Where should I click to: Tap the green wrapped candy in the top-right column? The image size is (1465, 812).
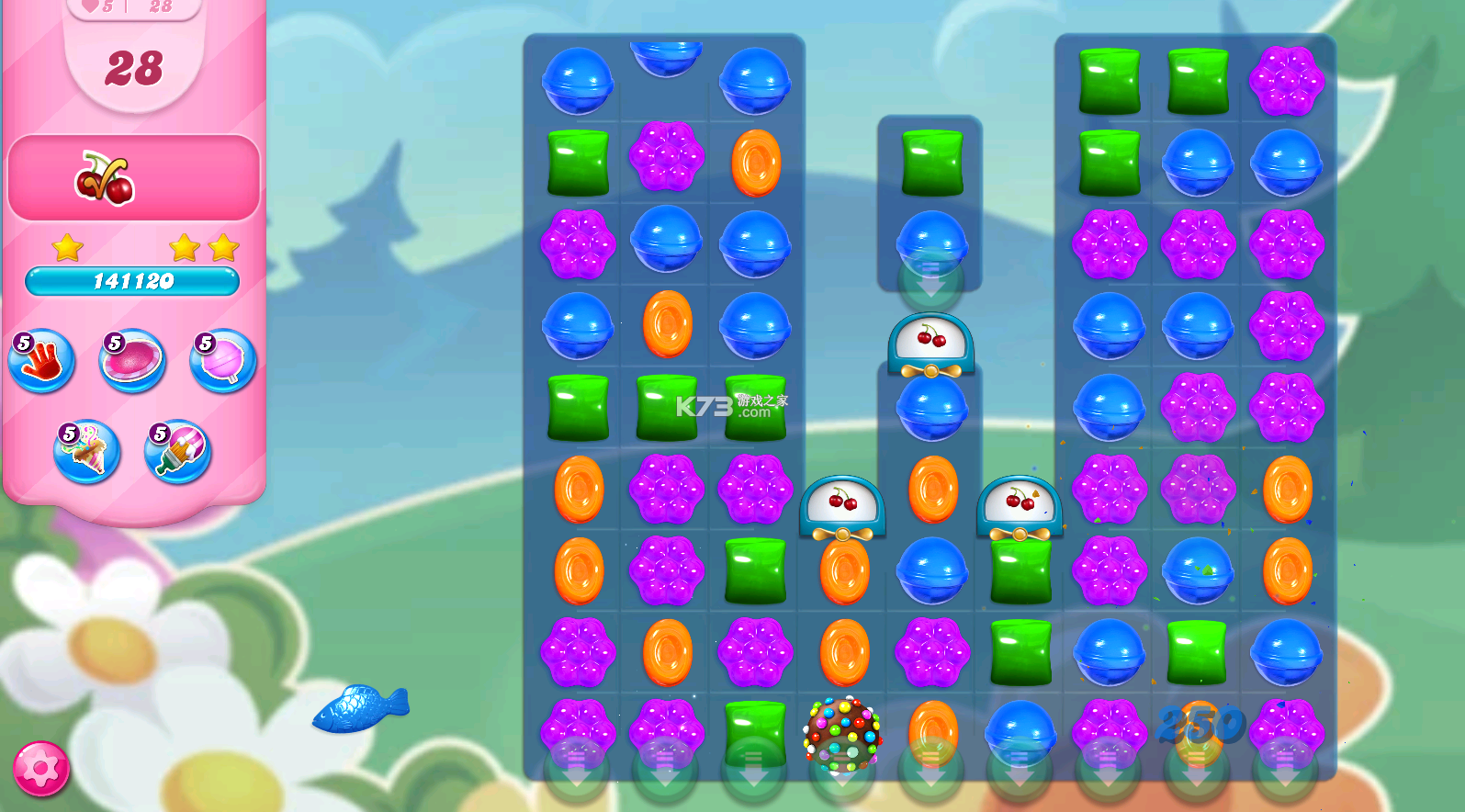tap(1108, 80)
